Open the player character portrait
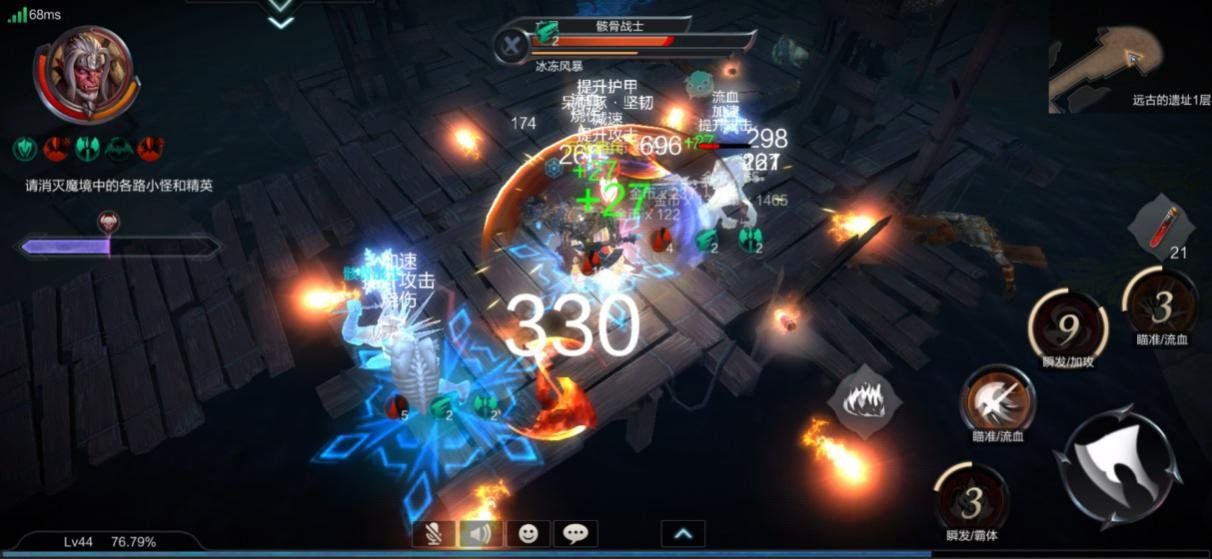 85,73
